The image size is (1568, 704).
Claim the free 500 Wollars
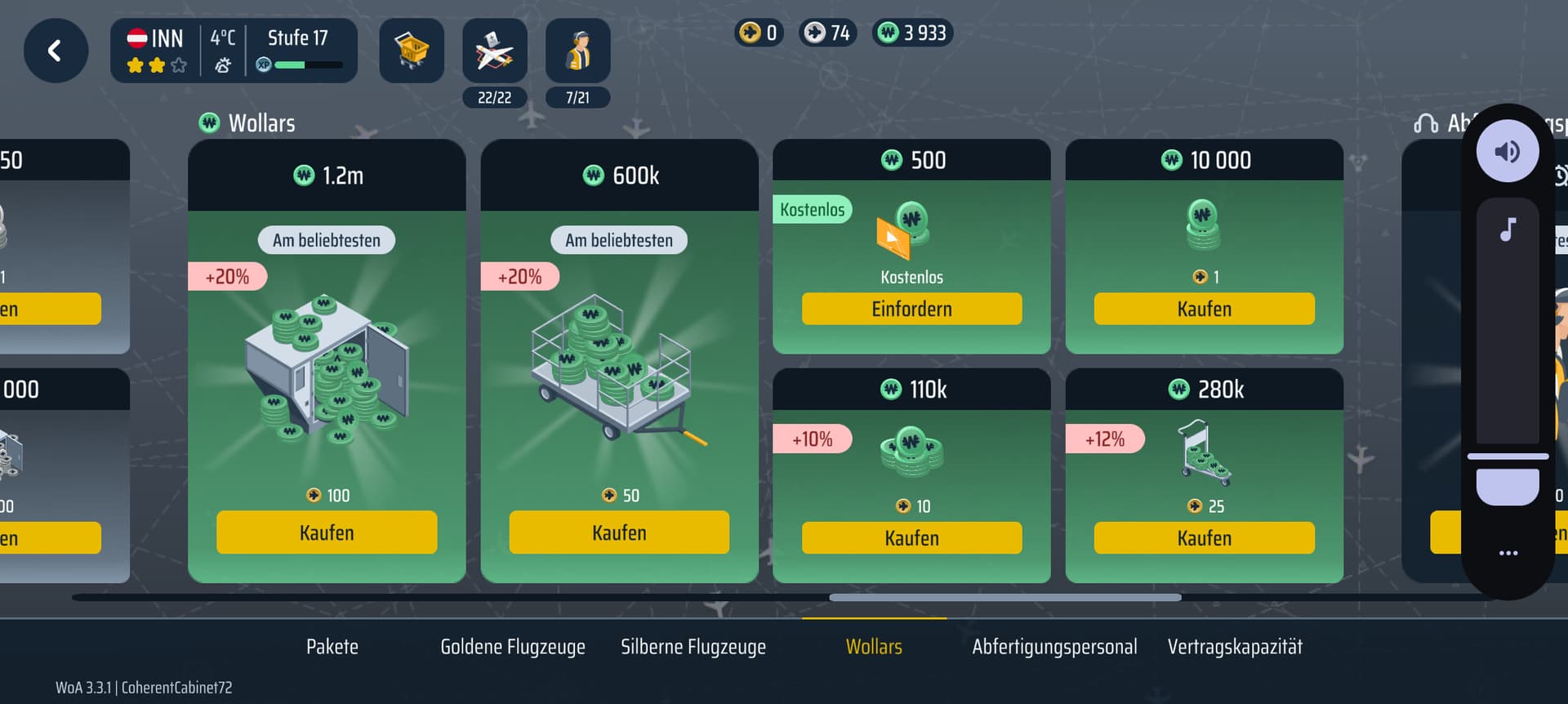[911, 309]
